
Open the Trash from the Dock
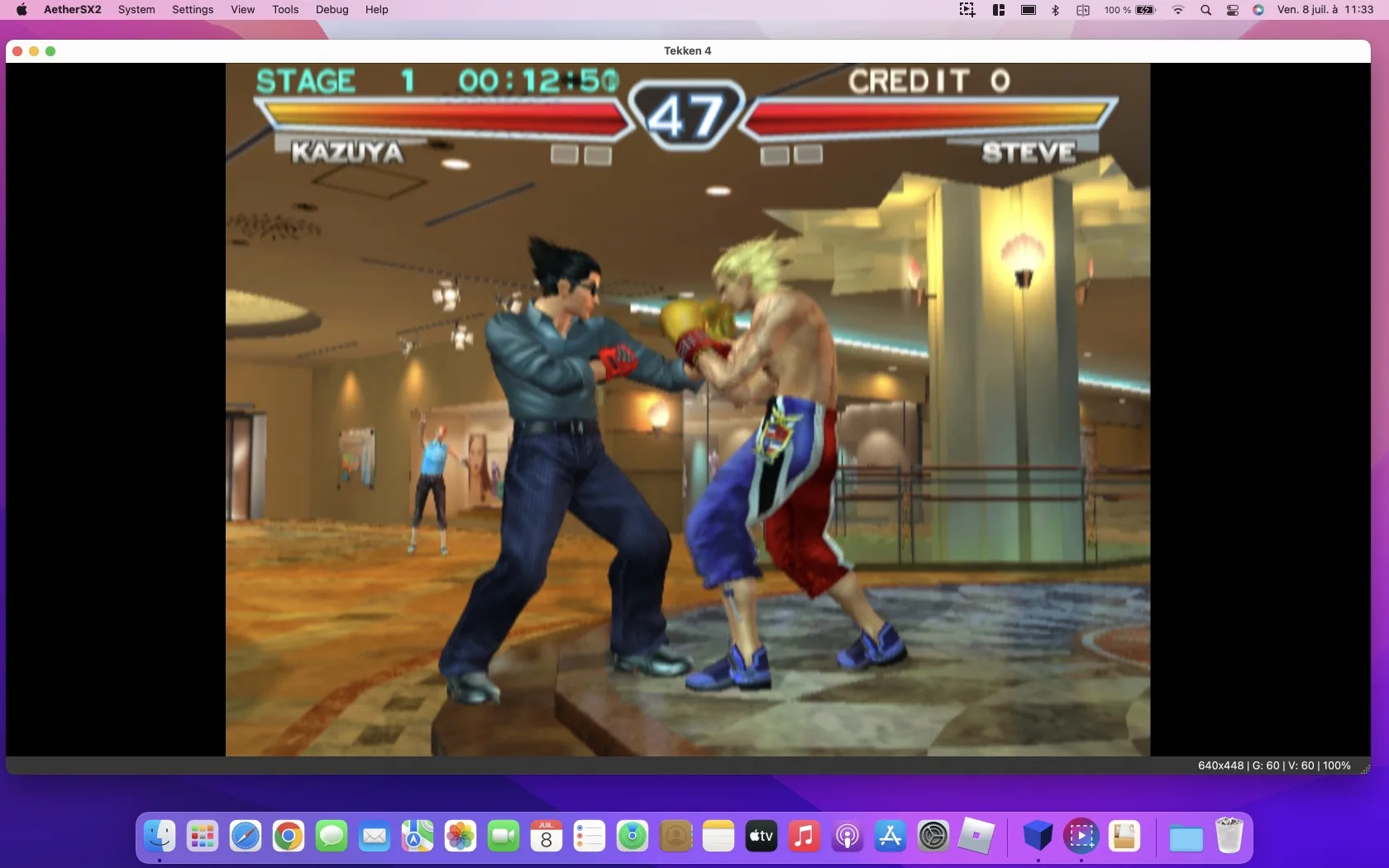tap(1229, 837)
